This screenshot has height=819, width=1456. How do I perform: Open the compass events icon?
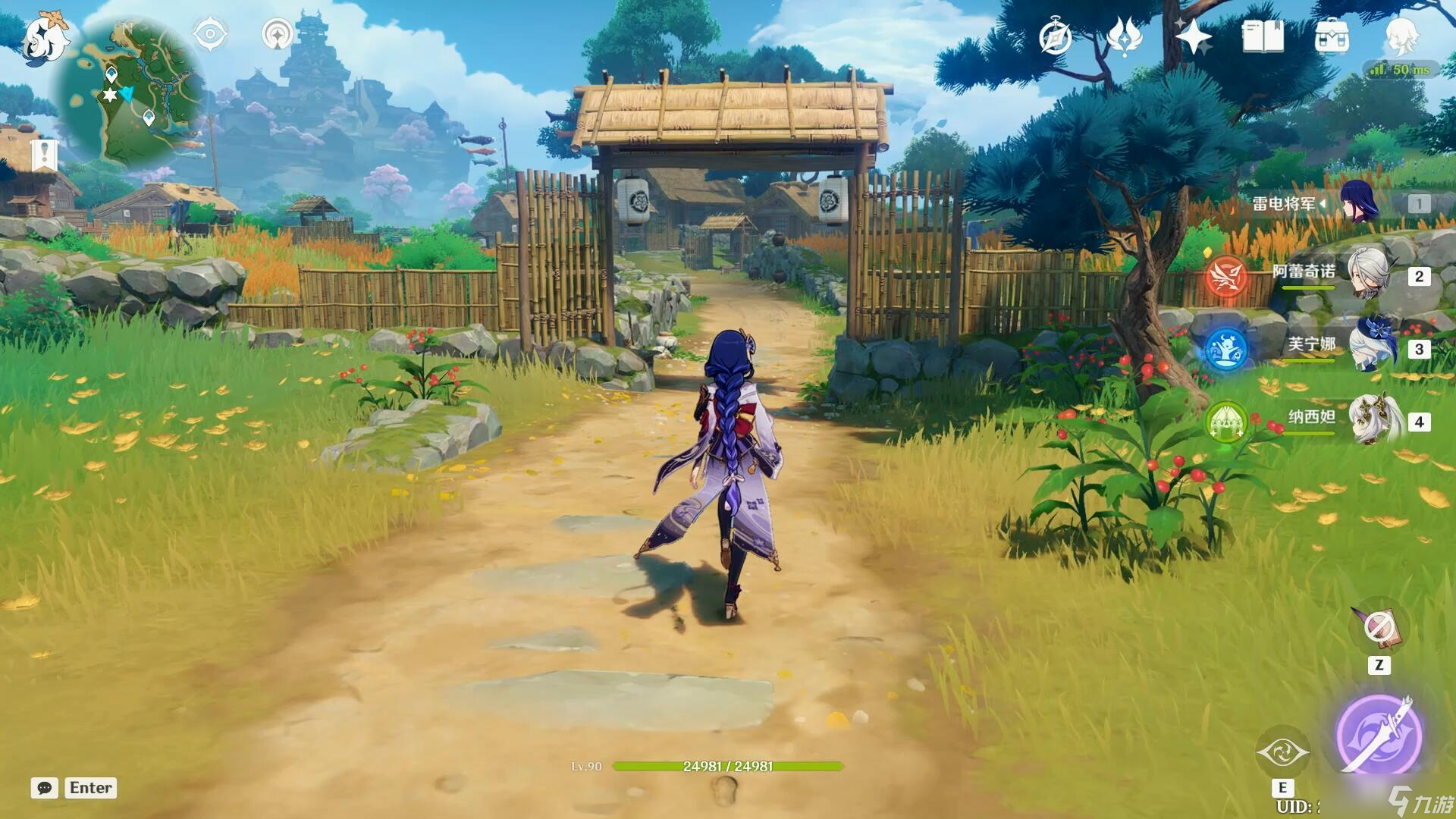point(1055,36)
